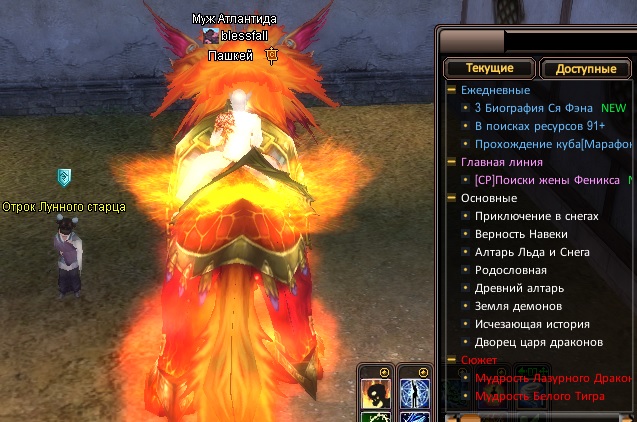Collapse the Сюжет quest category
The width and height of the screenshot is (637, 422).
pyautogui.click(x=452, y=360)
